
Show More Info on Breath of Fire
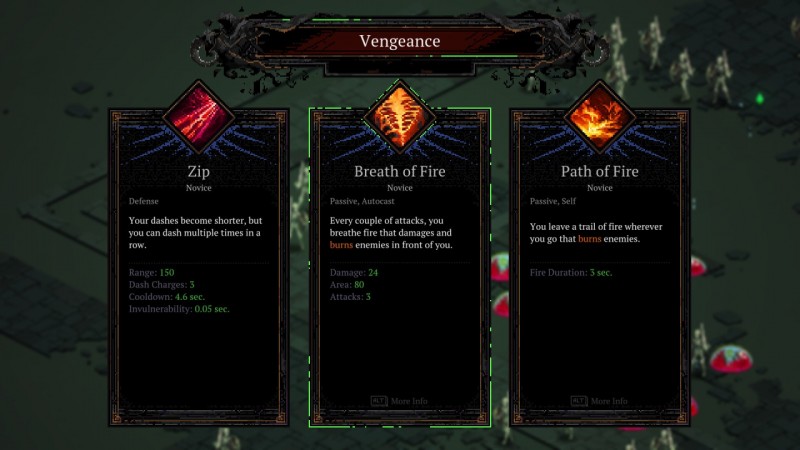tap(399, 401)
